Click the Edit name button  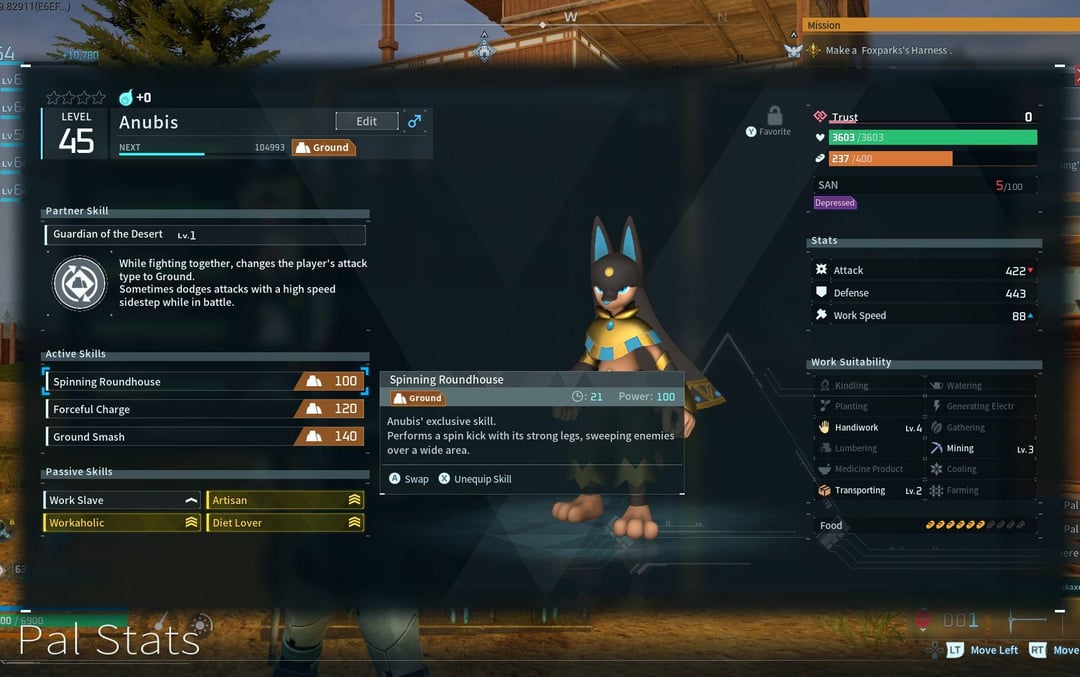[366, 121]
